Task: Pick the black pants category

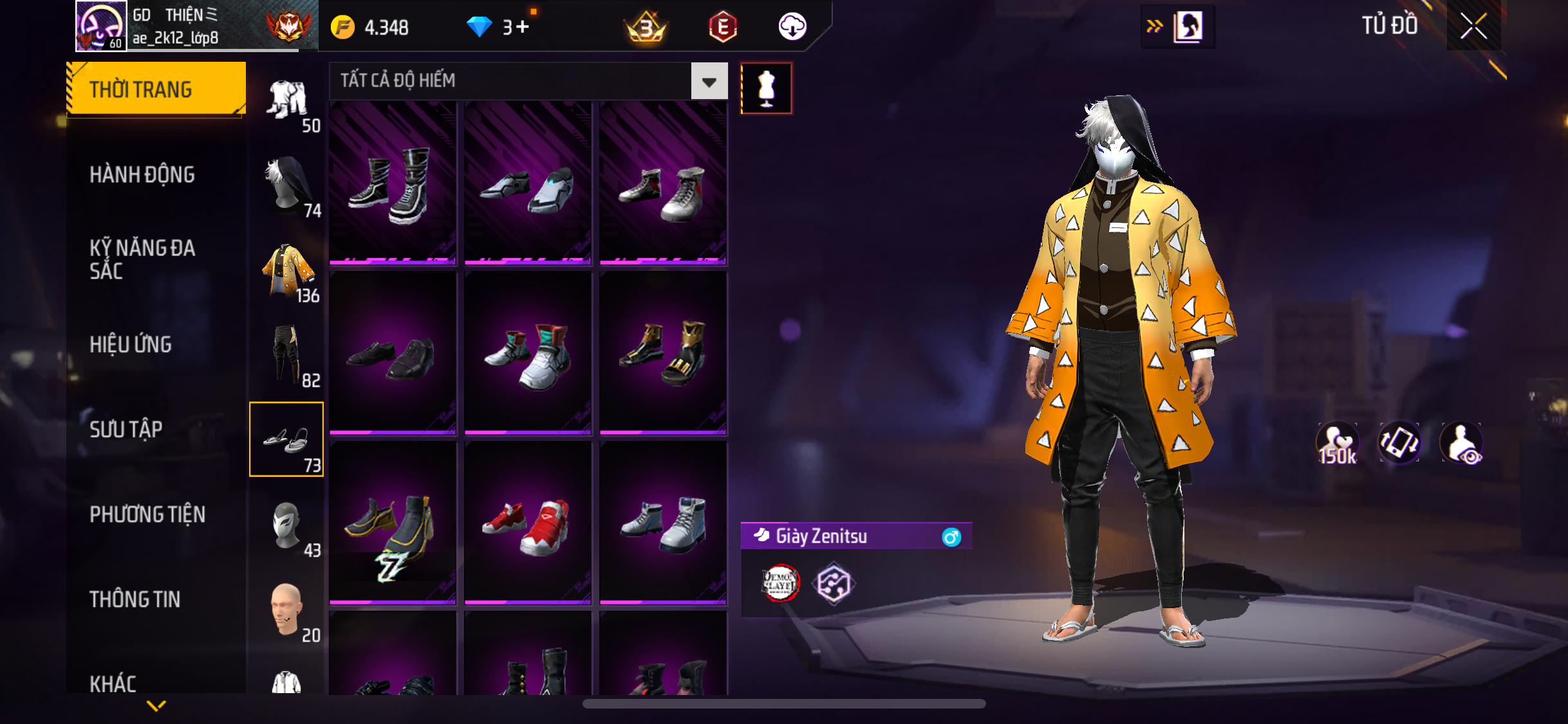Action: (287, 355)
